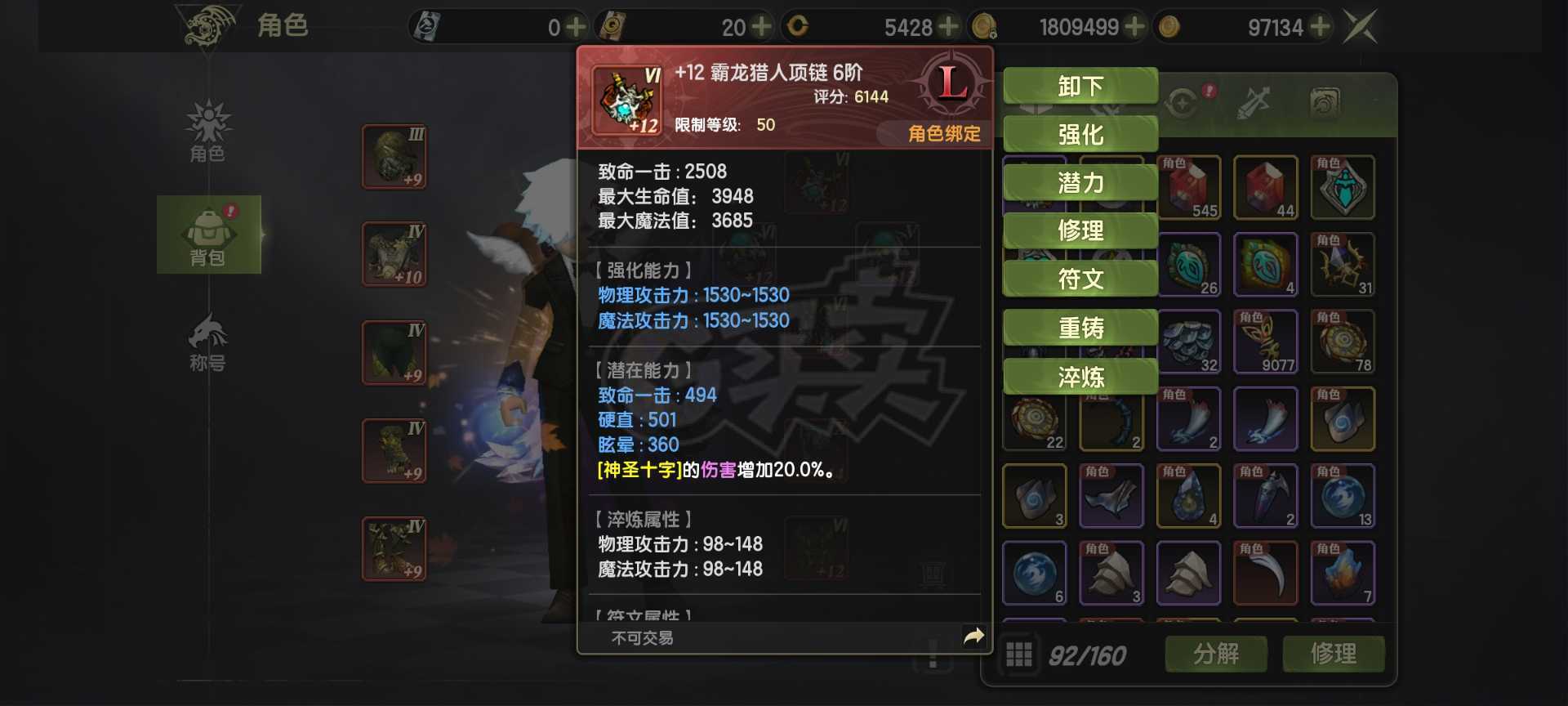Open the 淬炼 temper panel

[x=1080, y=377]
